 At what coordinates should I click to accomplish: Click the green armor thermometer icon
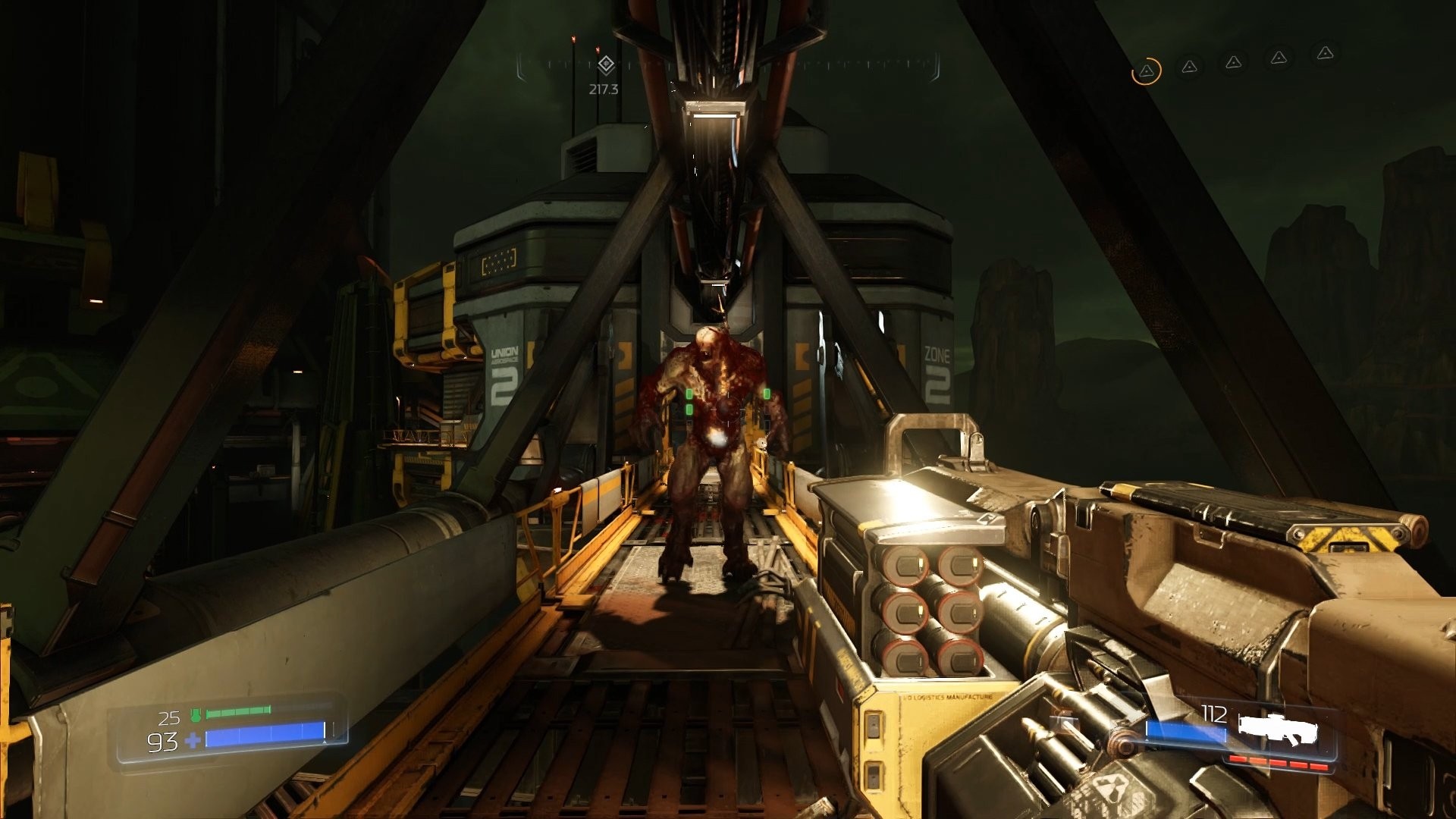pyautogui.click(x=196, y=714)
